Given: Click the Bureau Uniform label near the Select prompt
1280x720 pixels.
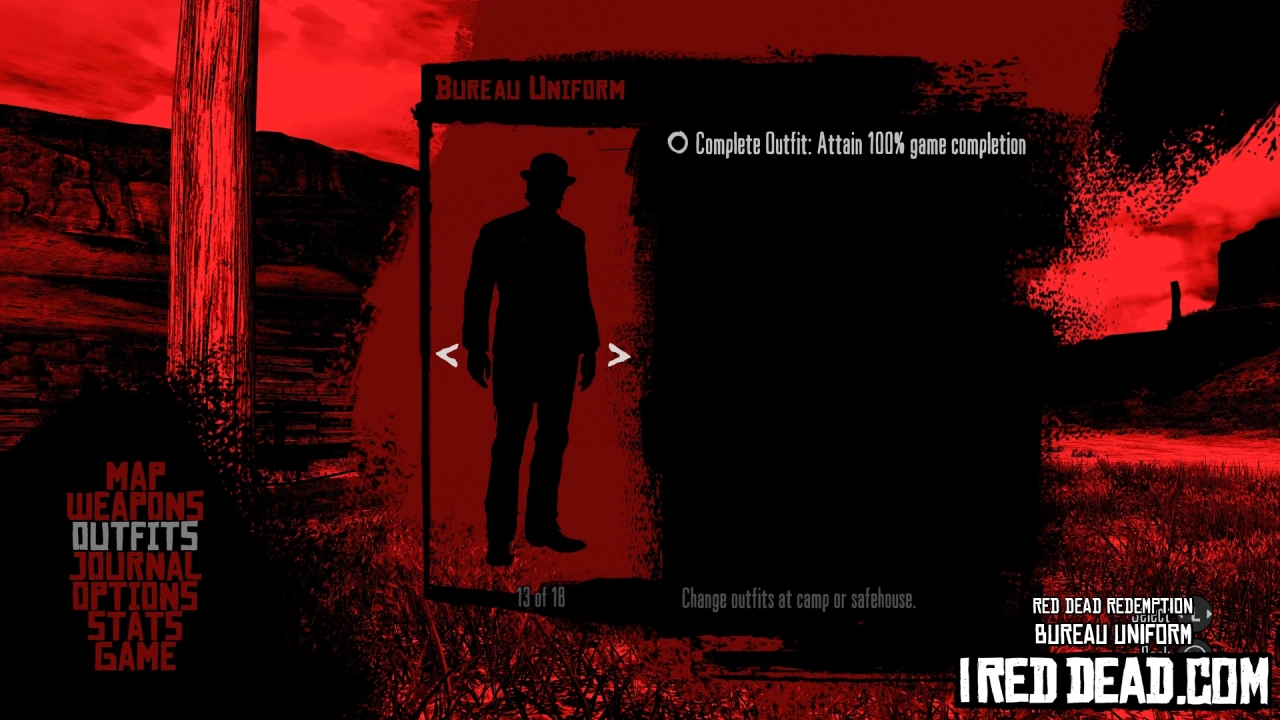Looking at the screenshot, I should 1112,632.
